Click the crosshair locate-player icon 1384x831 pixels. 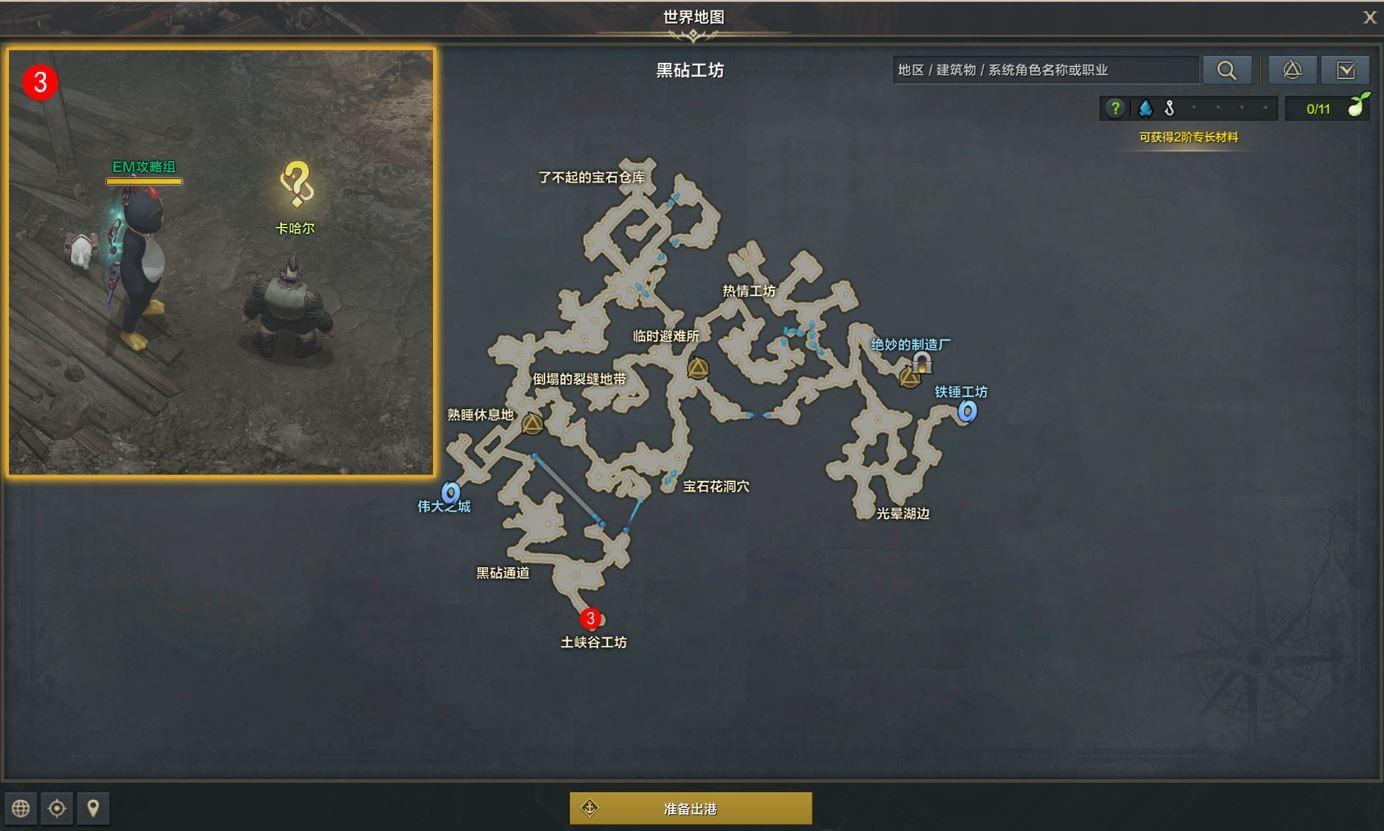pos(57,808)
